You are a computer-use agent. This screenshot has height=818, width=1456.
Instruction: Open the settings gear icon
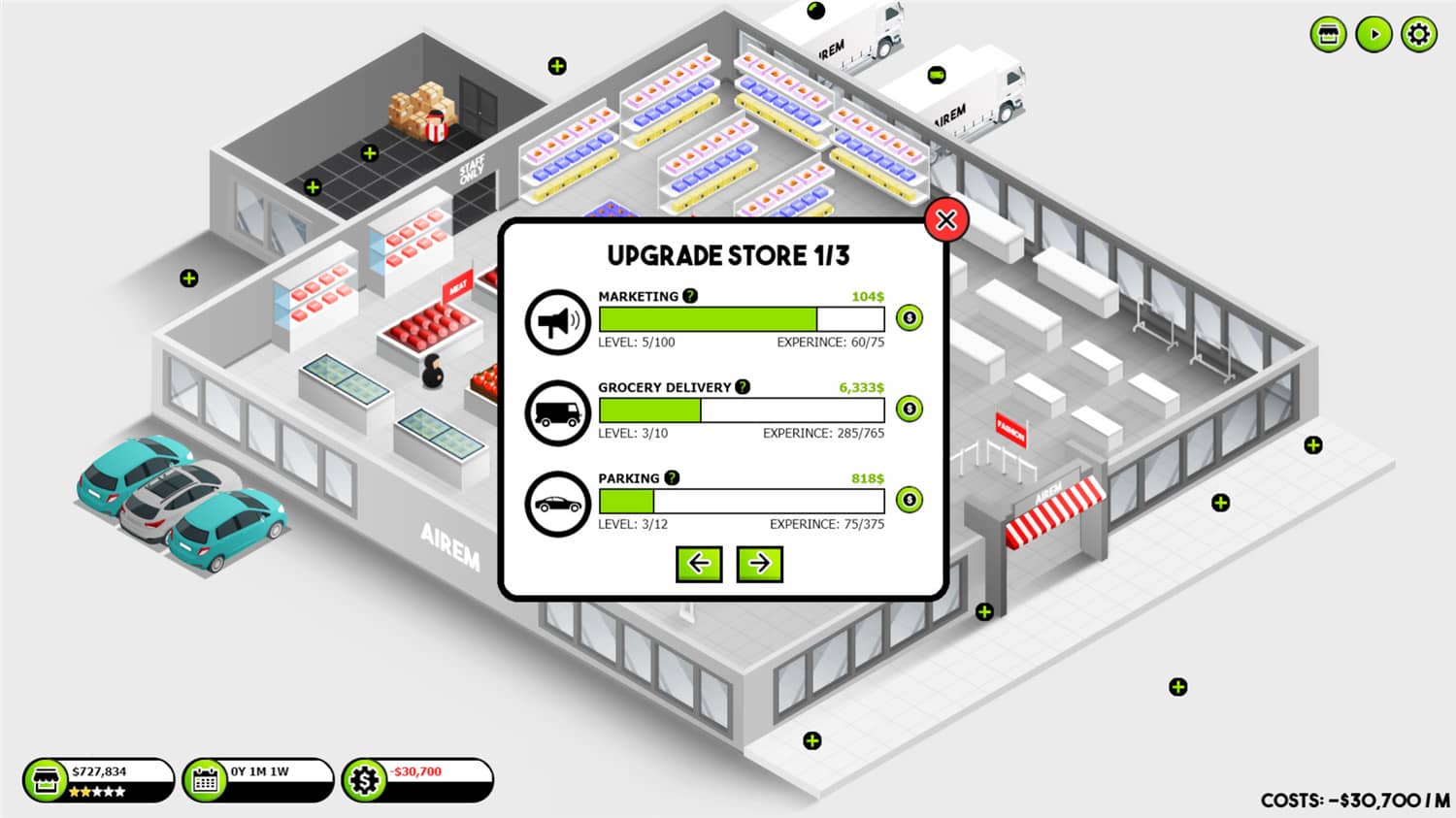(x=1418, y=34)
